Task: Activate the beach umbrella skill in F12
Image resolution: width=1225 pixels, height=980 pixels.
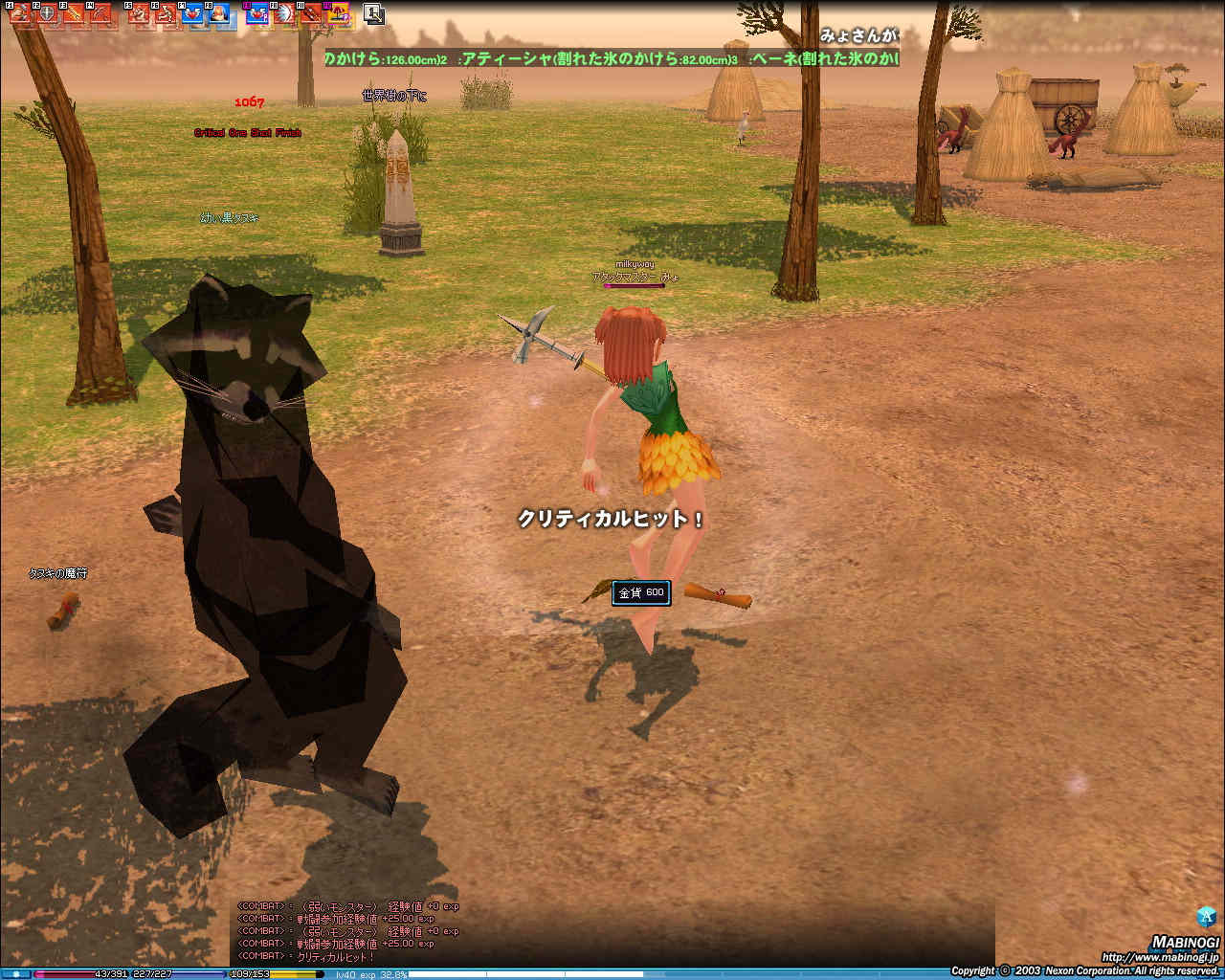Action: (x=338, y=14)
